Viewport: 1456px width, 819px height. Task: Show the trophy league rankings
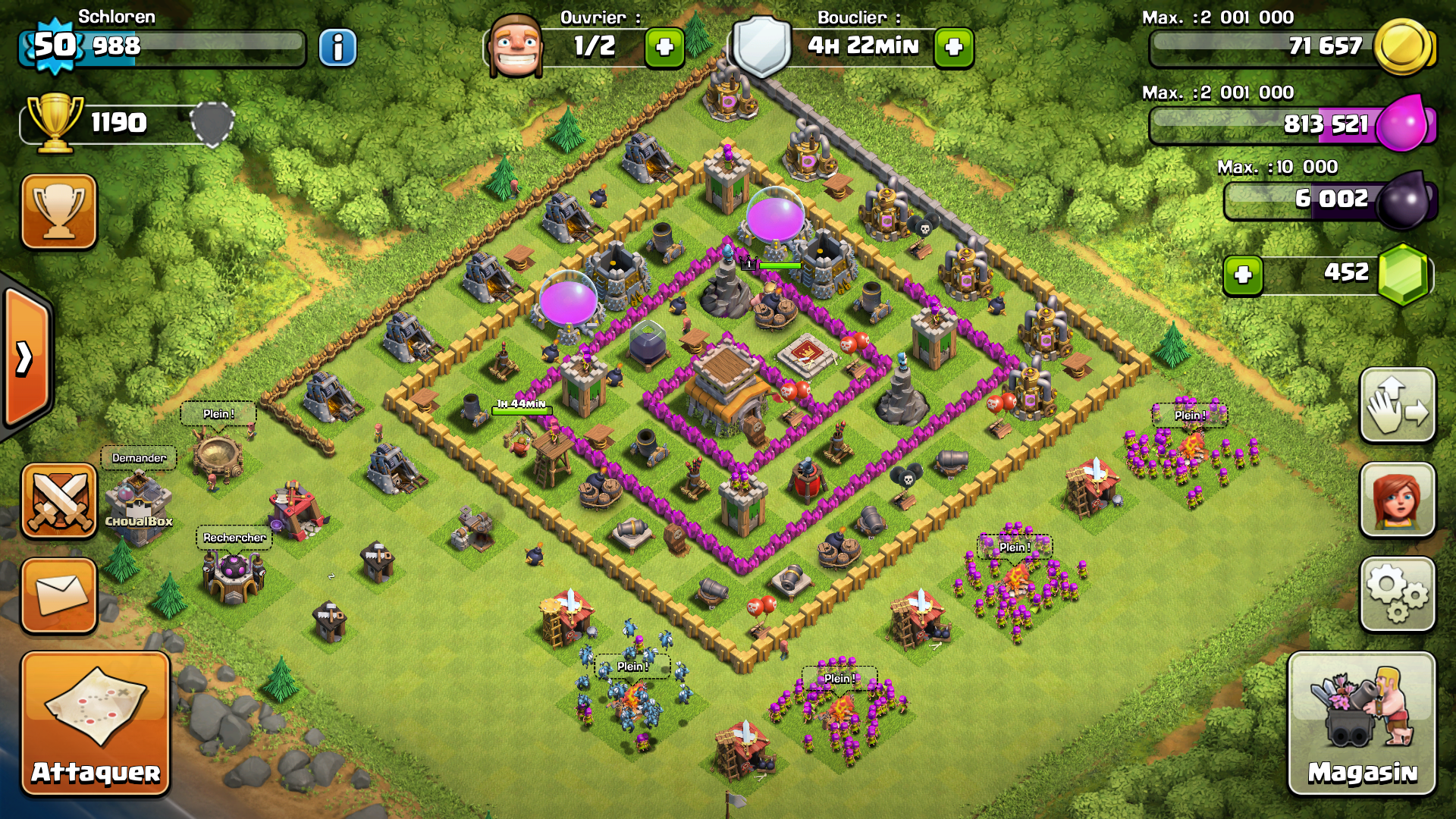point(59,212)
